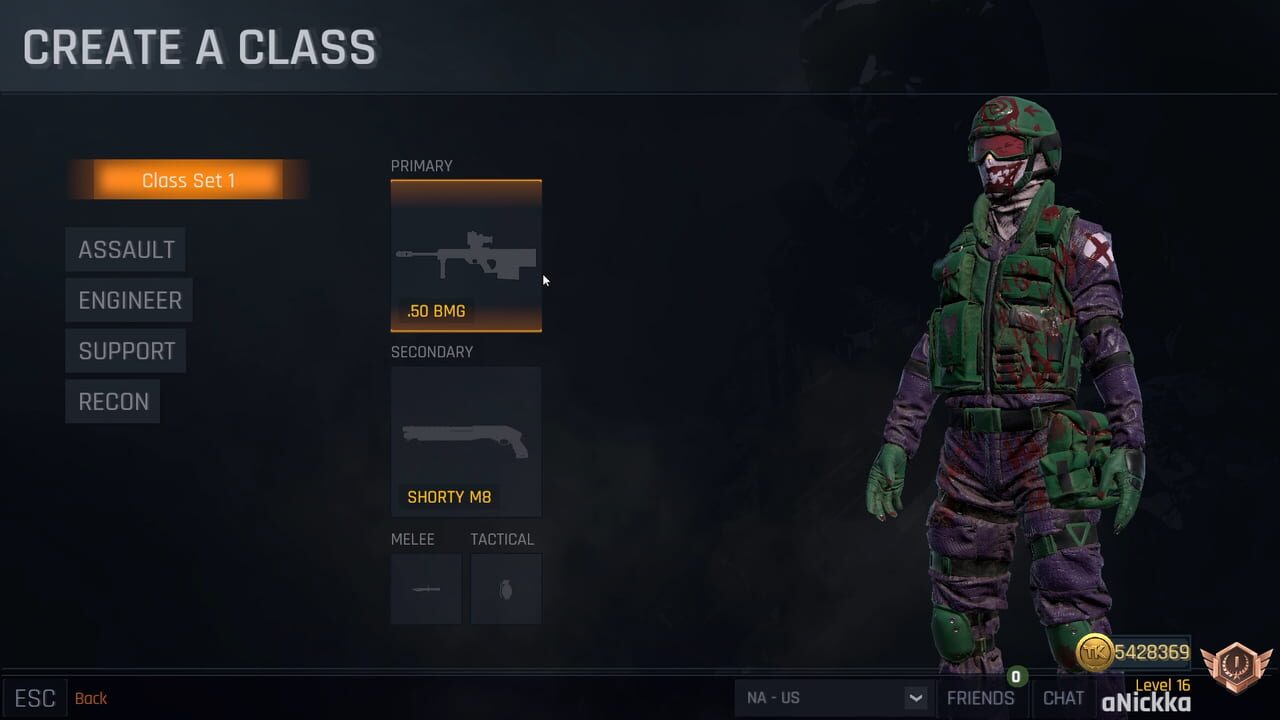This screenshot has width=1280, height=720.
Task: Click Back next to ESC
Action: [91, 698]
